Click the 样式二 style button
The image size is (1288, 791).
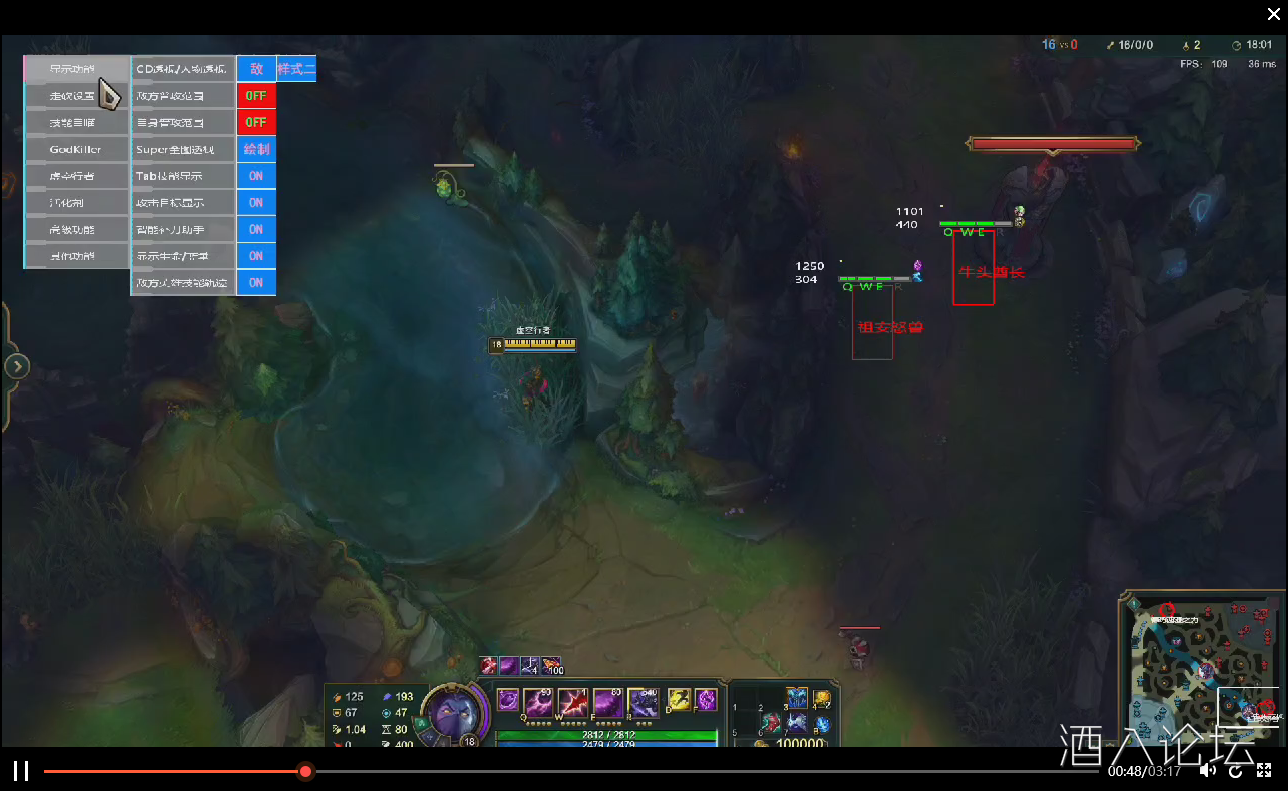297,69
